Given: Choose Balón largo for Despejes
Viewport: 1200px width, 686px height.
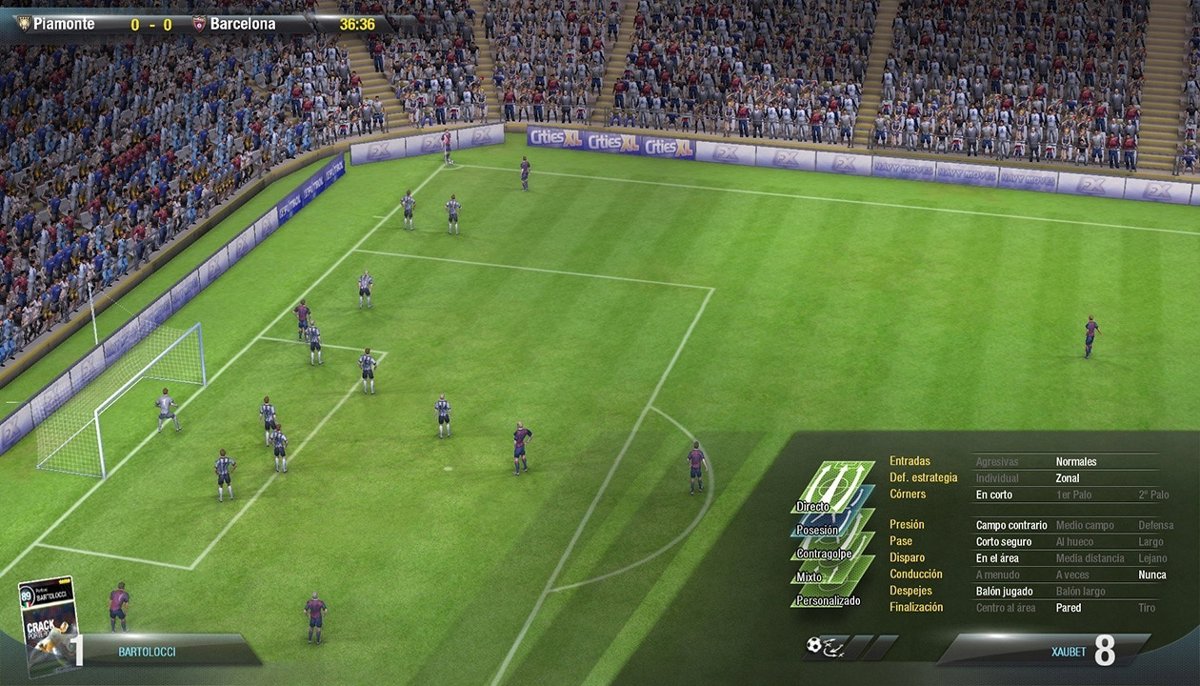Looking at the screenshot, I should (1081, 591).
